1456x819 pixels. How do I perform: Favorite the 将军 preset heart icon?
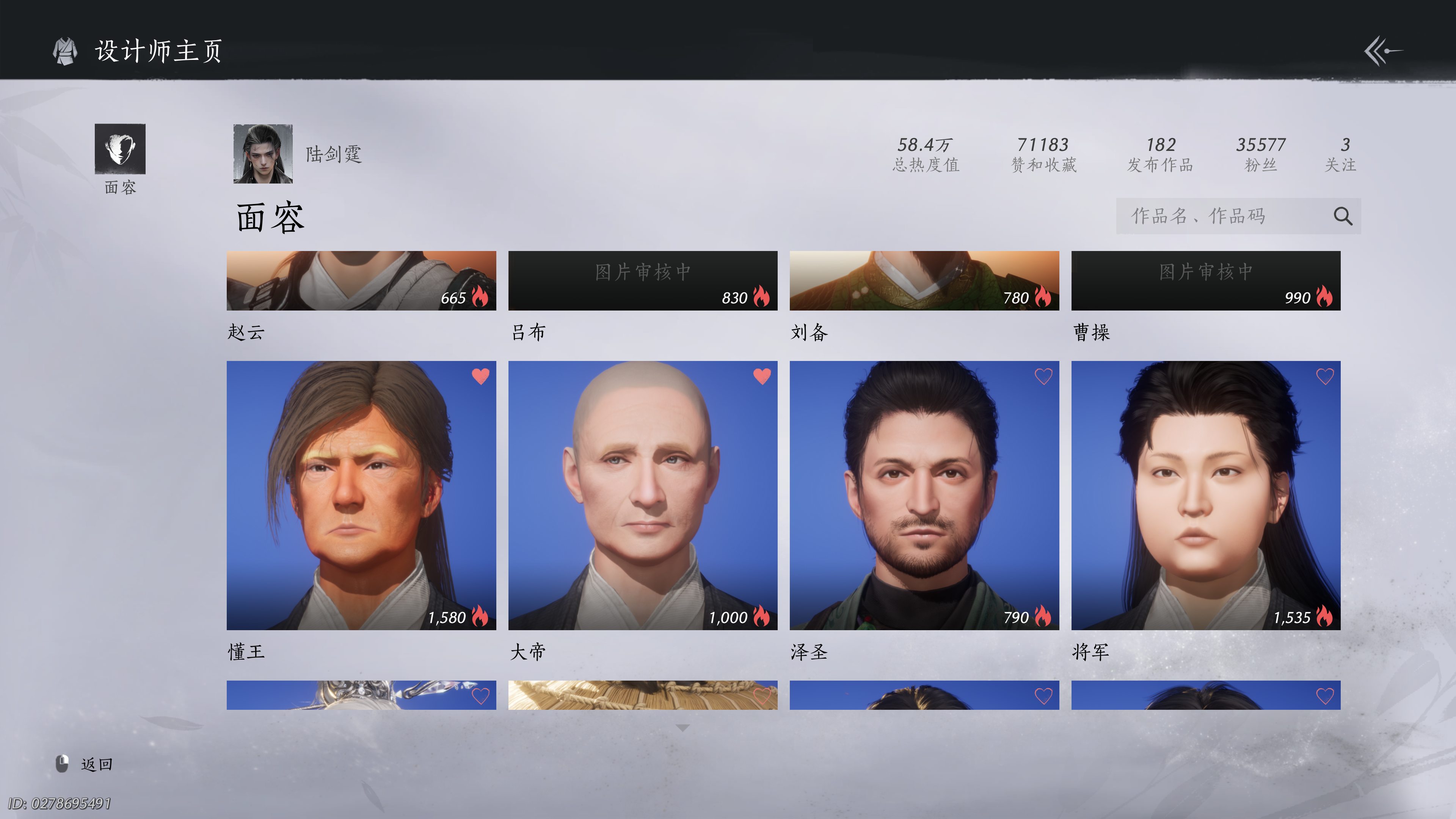[1325, 377]
